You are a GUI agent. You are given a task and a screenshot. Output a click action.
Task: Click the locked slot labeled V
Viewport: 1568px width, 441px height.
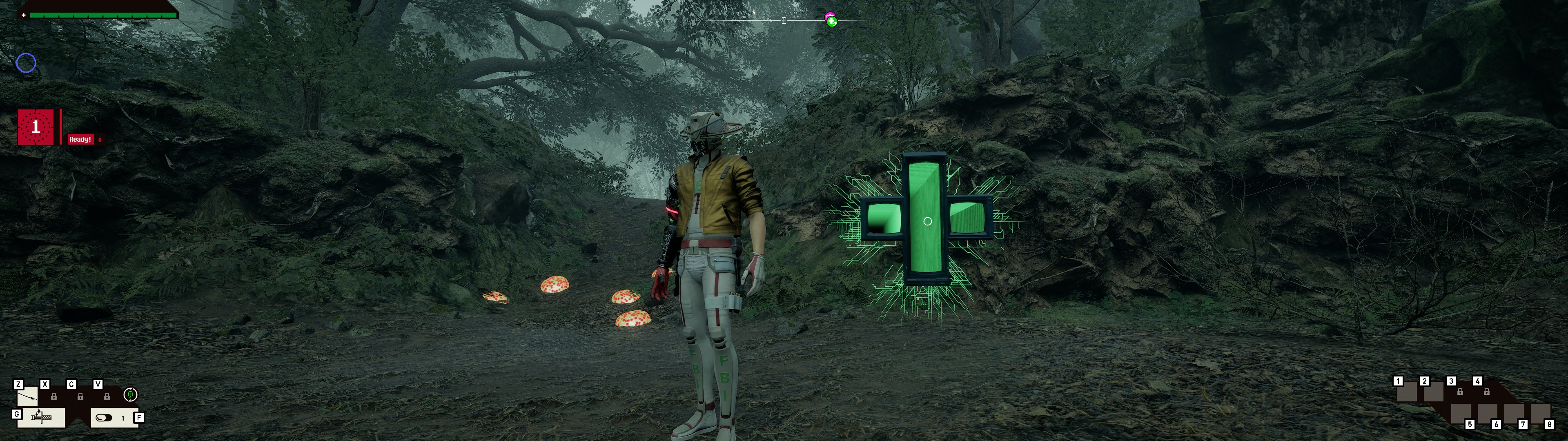point(107,396)
